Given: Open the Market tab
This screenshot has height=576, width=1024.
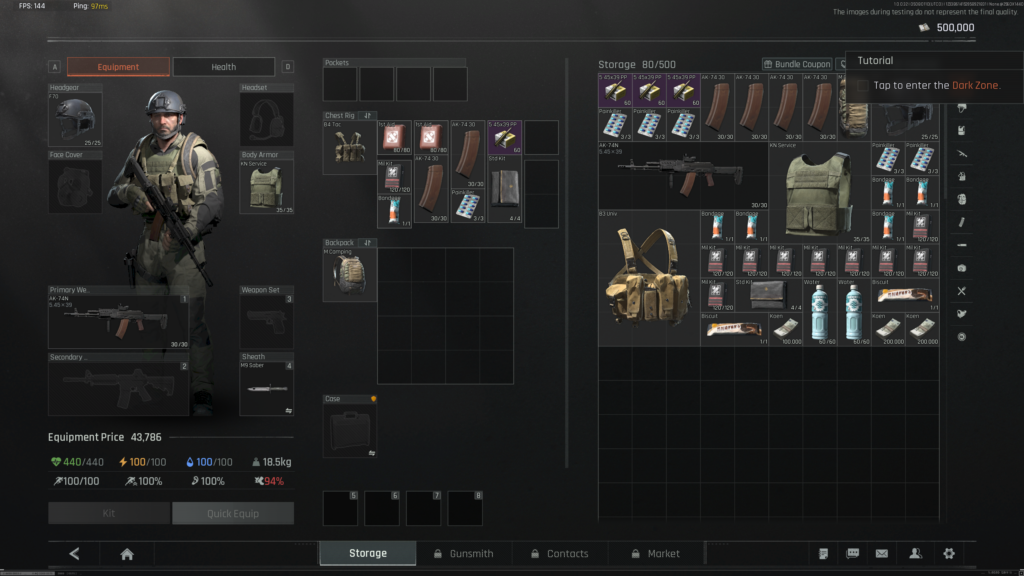Looking at the screenshot, I should tap(655, 553).
